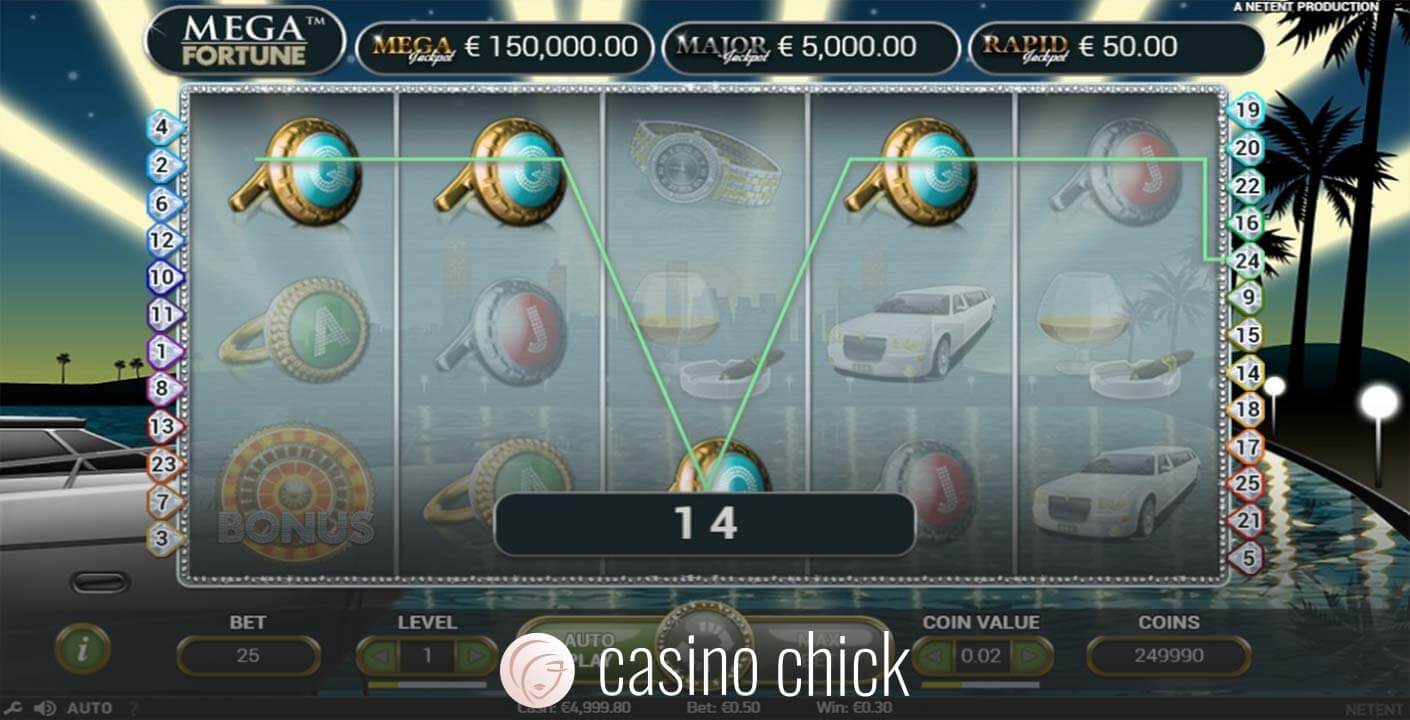The height and width of the screenshot is (720, 1410).
Task: Toggle the sound speaker icon
Action: click(44, 708)
